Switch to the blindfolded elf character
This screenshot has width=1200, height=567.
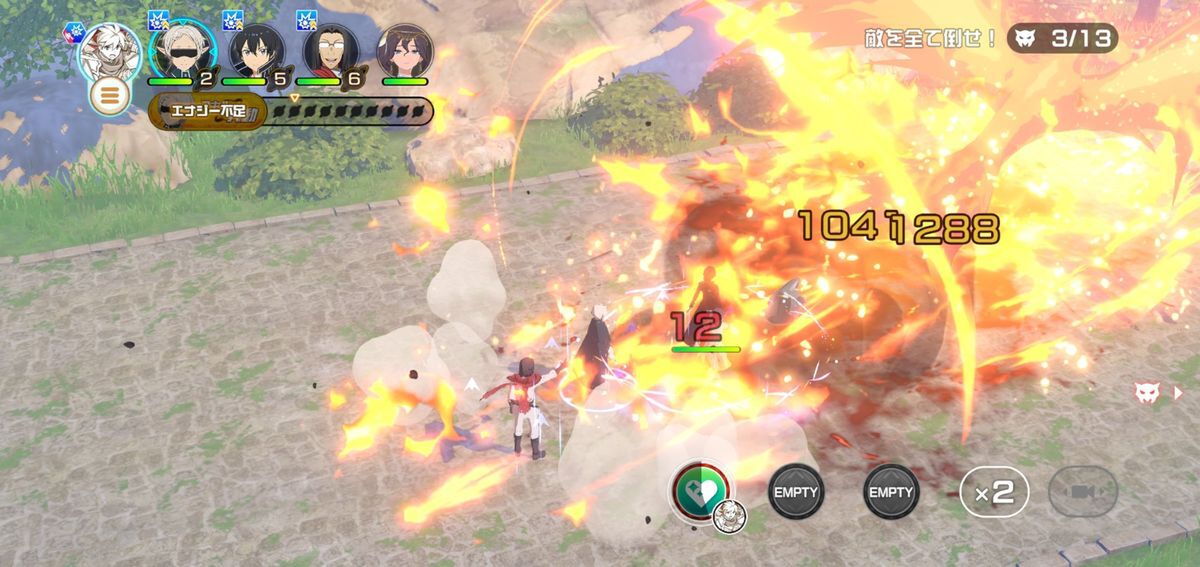181,49
